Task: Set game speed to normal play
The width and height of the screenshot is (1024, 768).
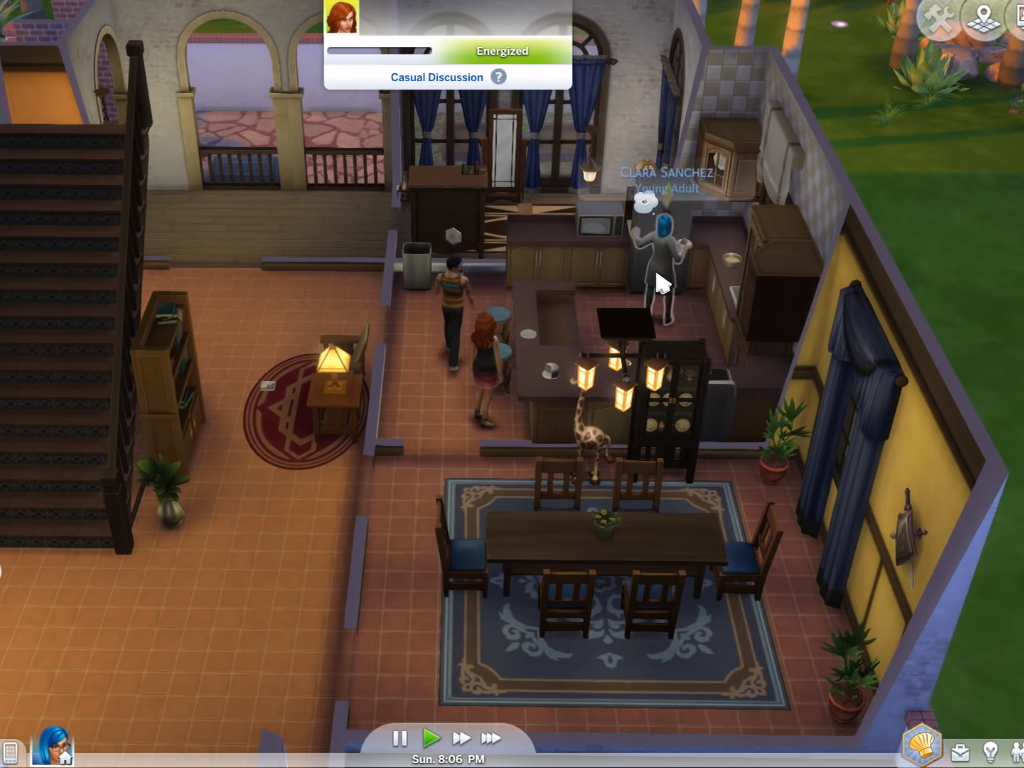Action: click(x=431, y=738)
